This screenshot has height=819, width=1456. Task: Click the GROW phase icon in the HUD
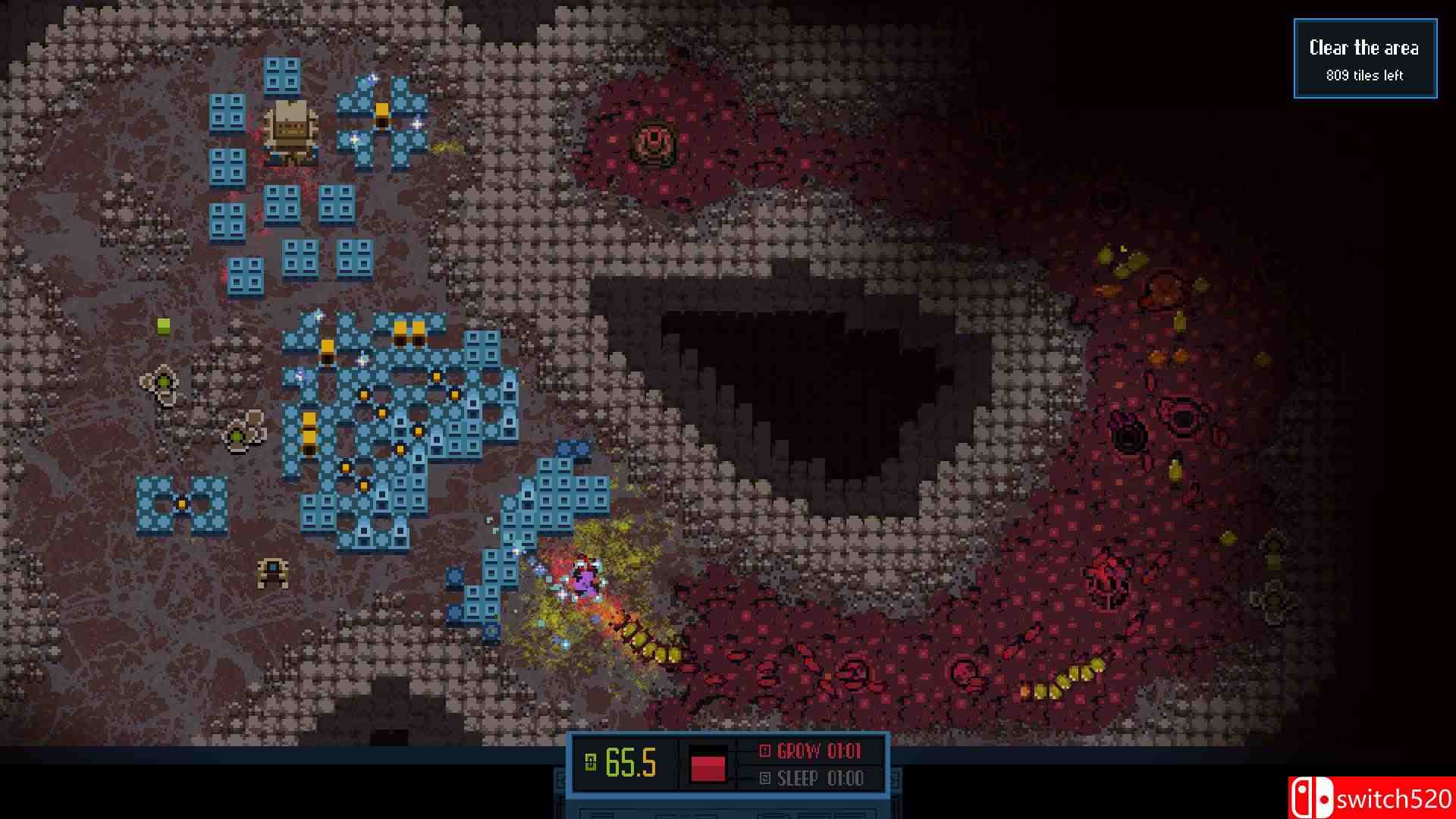tap(764, 752)
